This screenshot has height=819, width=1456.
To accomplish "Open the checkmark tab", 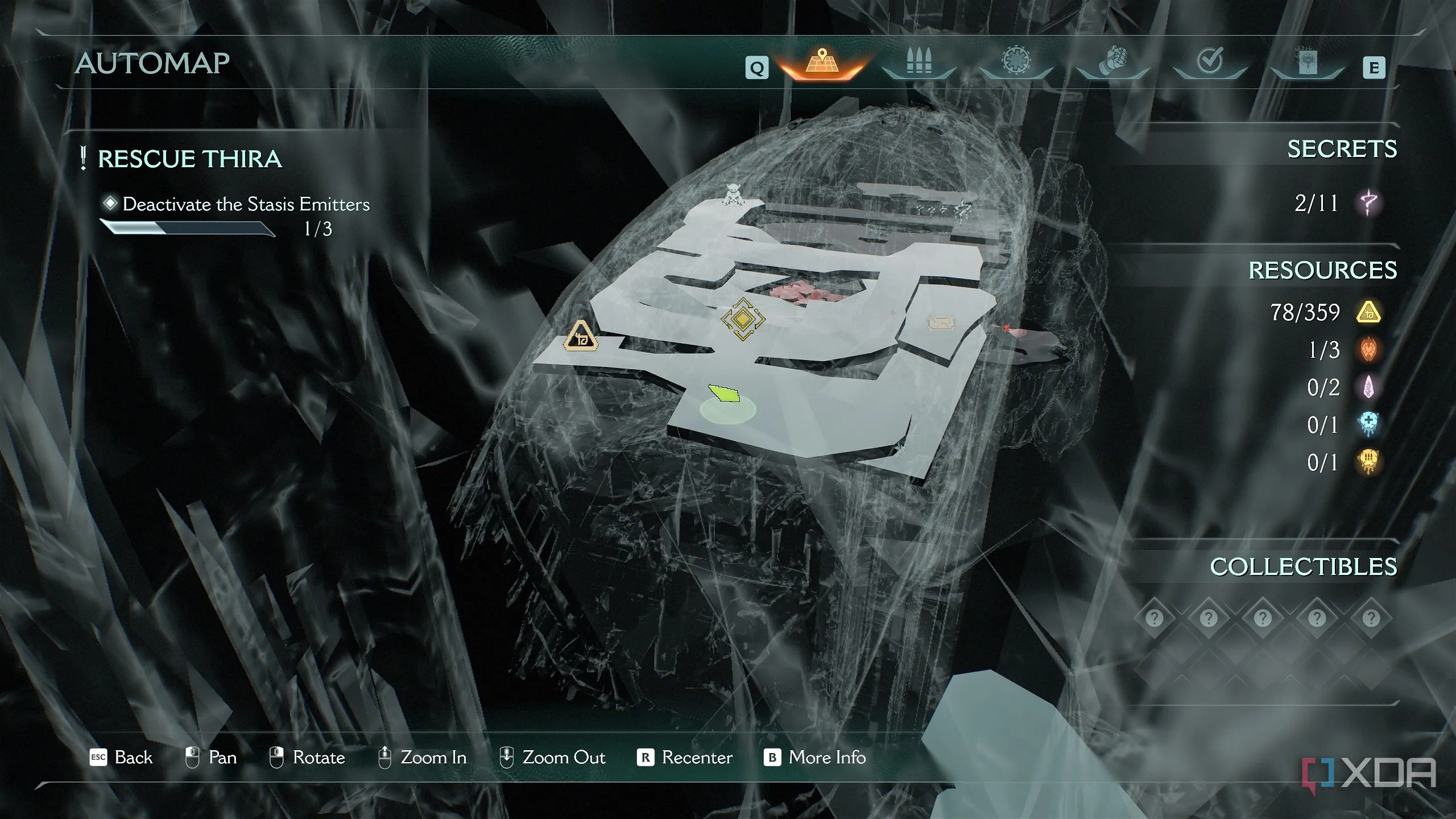I will point(1210,63).
